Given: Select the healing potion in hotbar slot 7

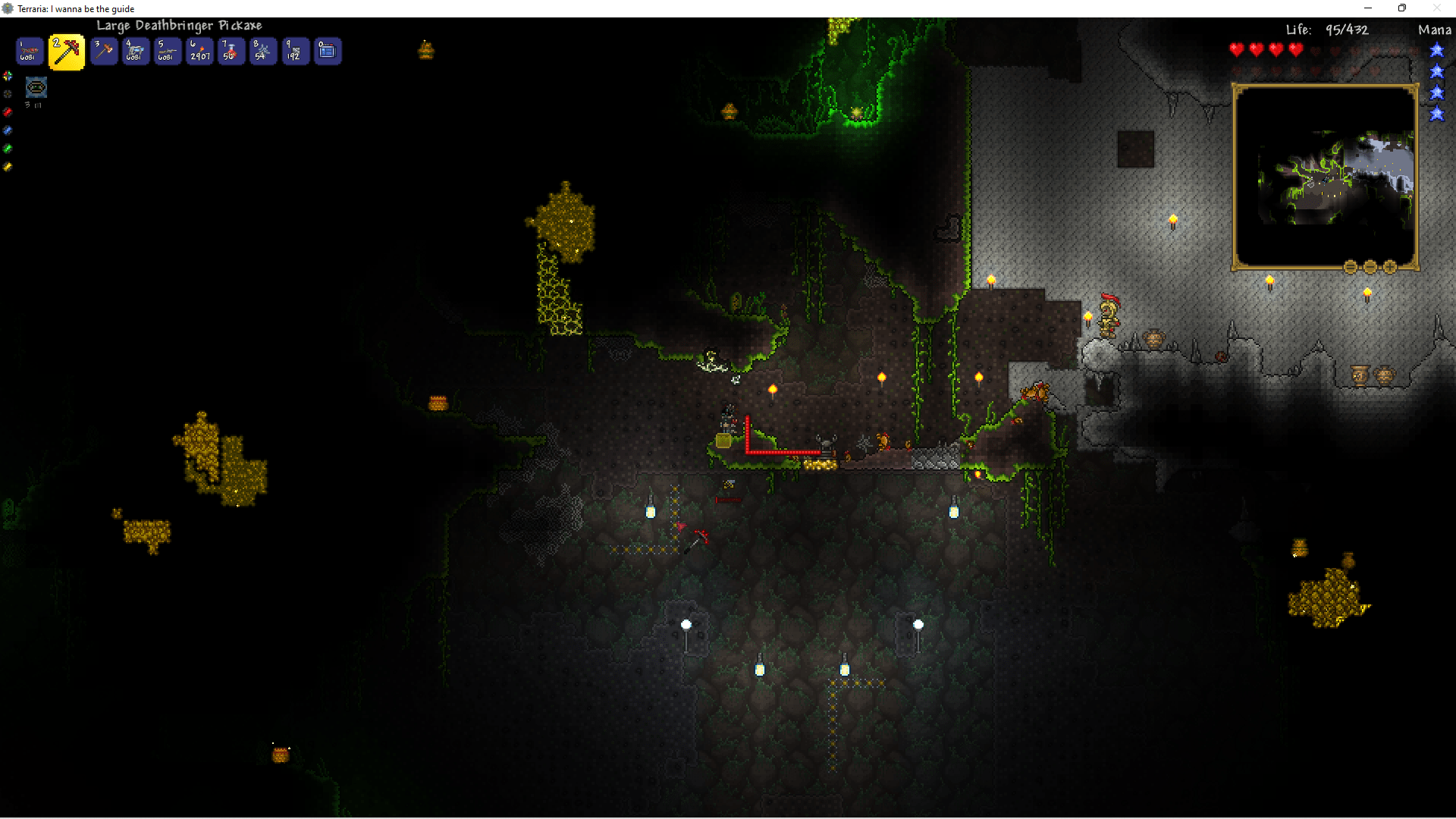Looking at the screenshot, I should tap(231, 51).
